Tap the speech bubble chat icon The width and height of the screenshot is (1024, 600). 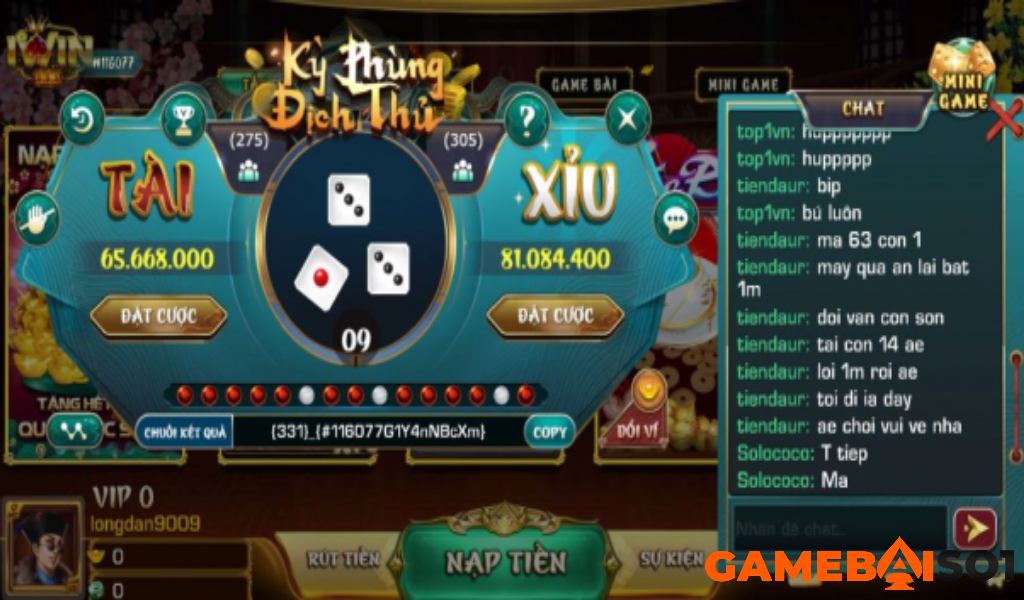[x=676, y=216]
